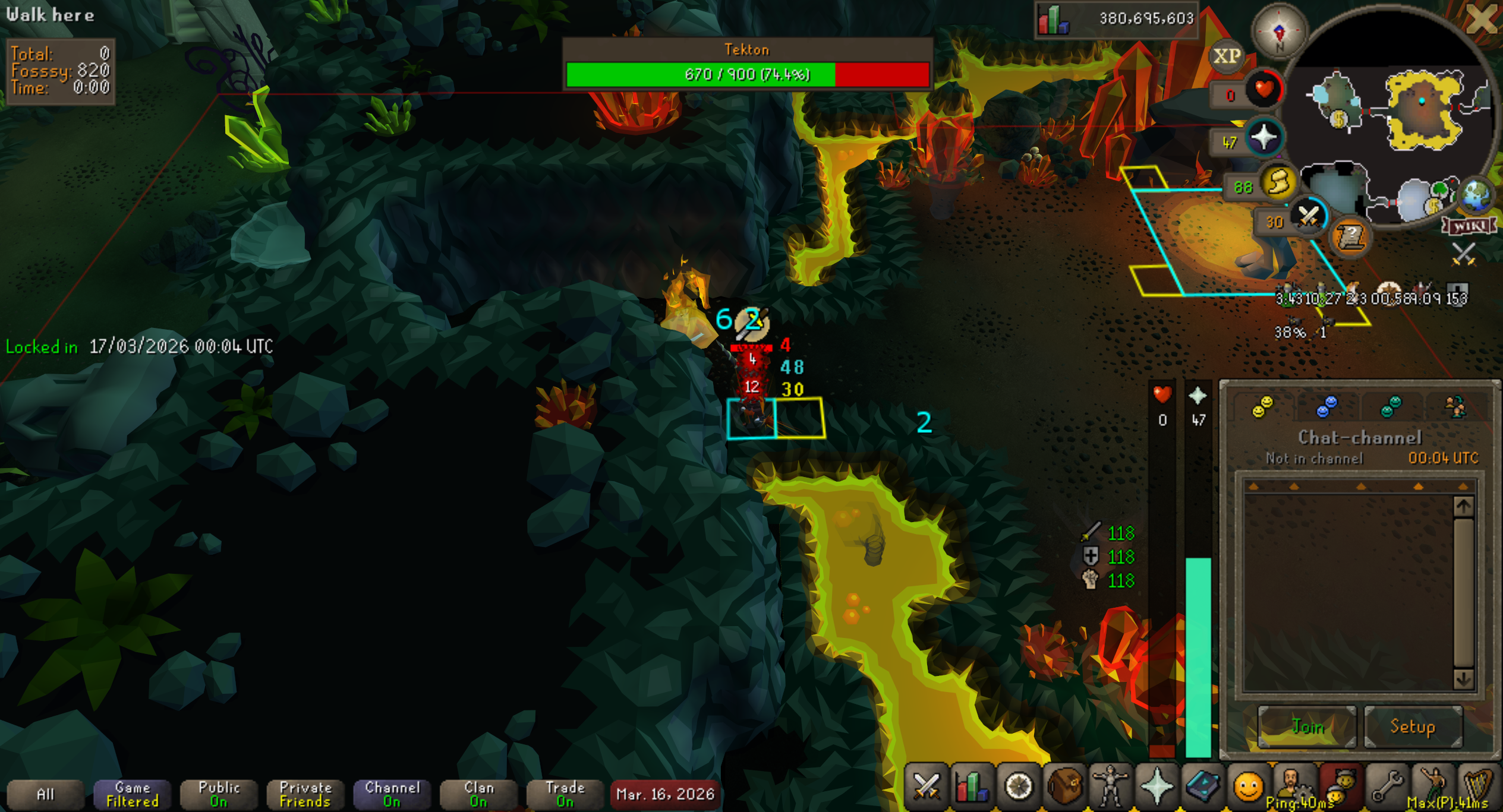Switch to the blue smileys chat tab

pyautogui.click(x=1326, y=407)
